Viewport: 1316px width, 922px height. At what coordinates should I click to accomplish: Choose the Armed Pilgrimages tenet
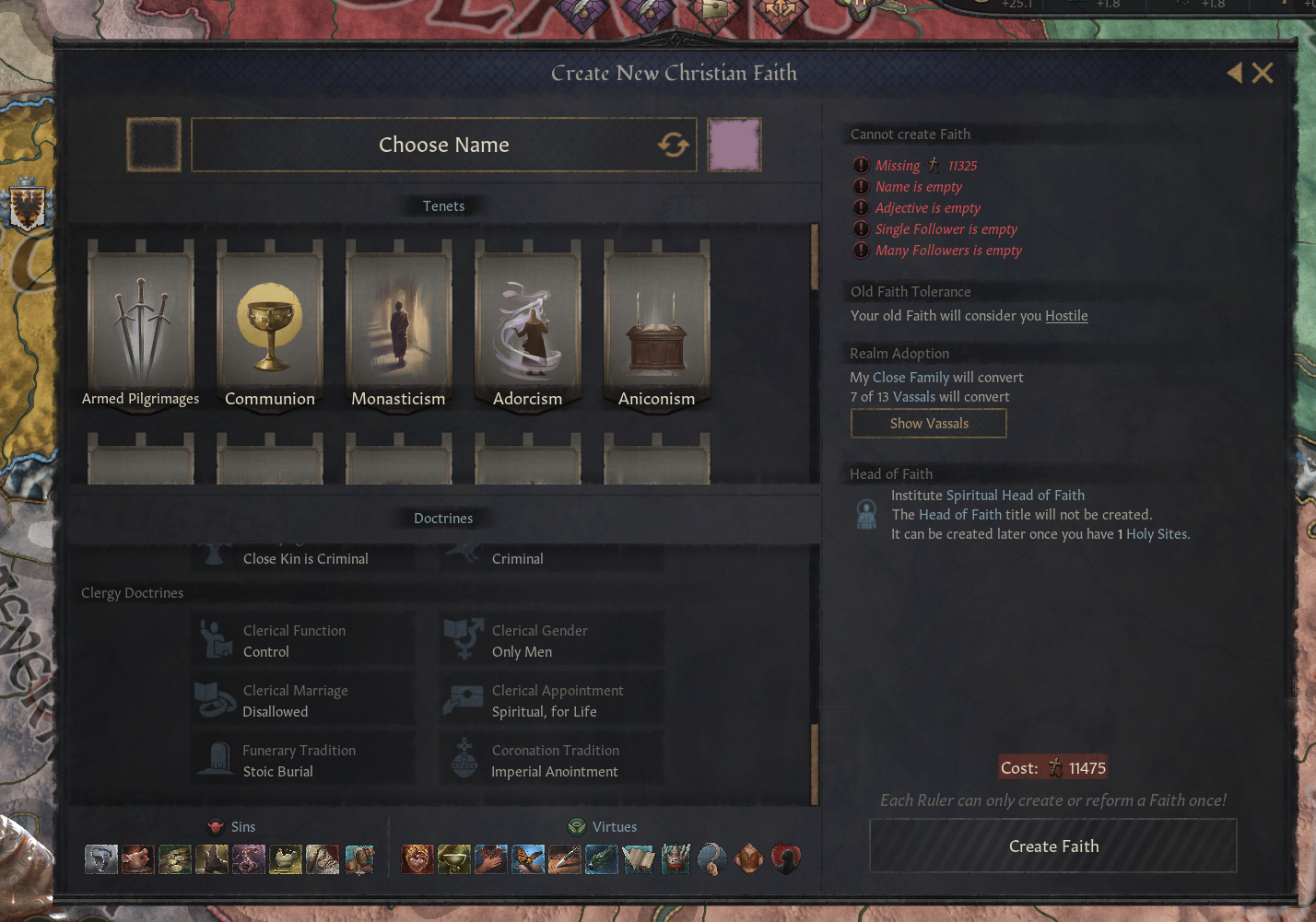tap(141, 322)
